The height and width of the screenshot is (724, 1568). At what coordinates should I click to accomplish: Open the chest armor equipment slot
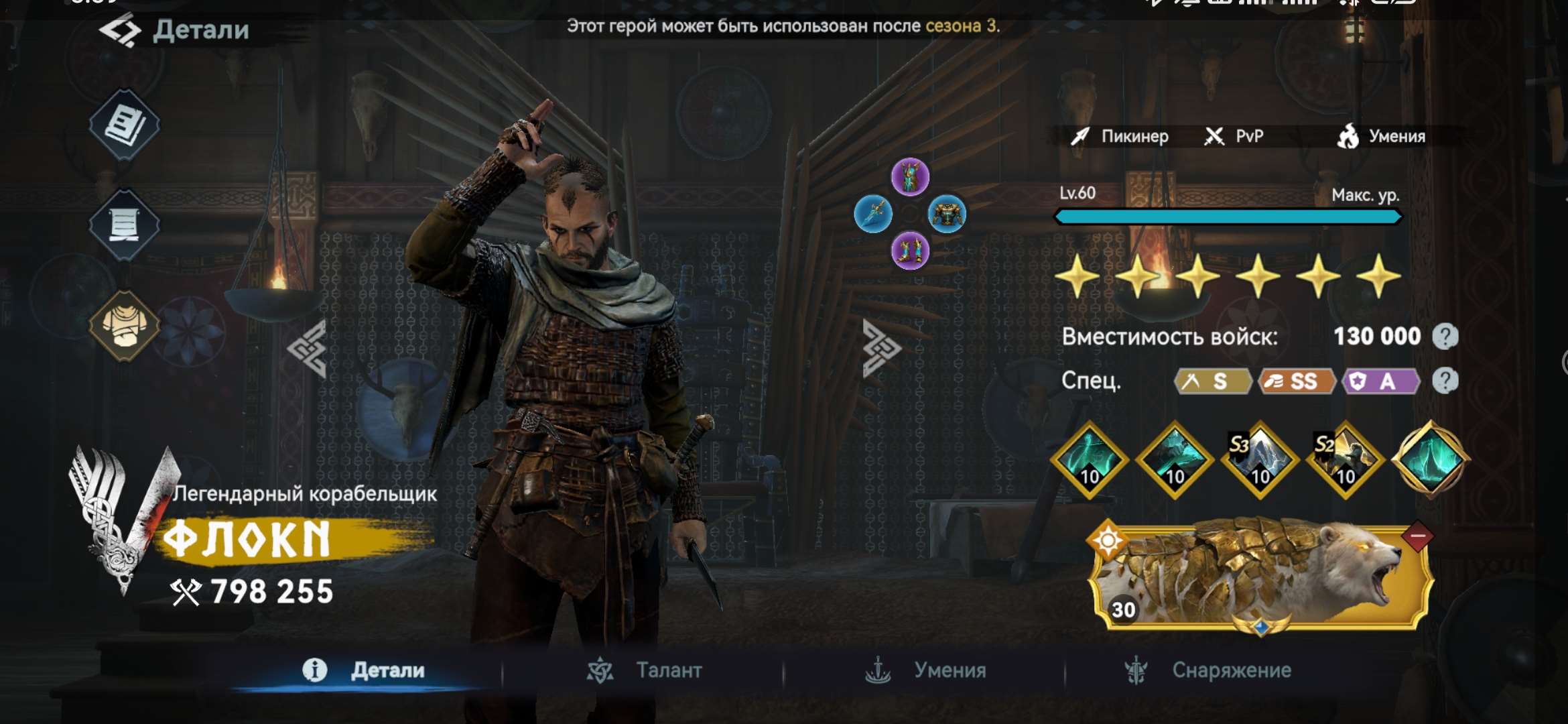pos(947,215)
